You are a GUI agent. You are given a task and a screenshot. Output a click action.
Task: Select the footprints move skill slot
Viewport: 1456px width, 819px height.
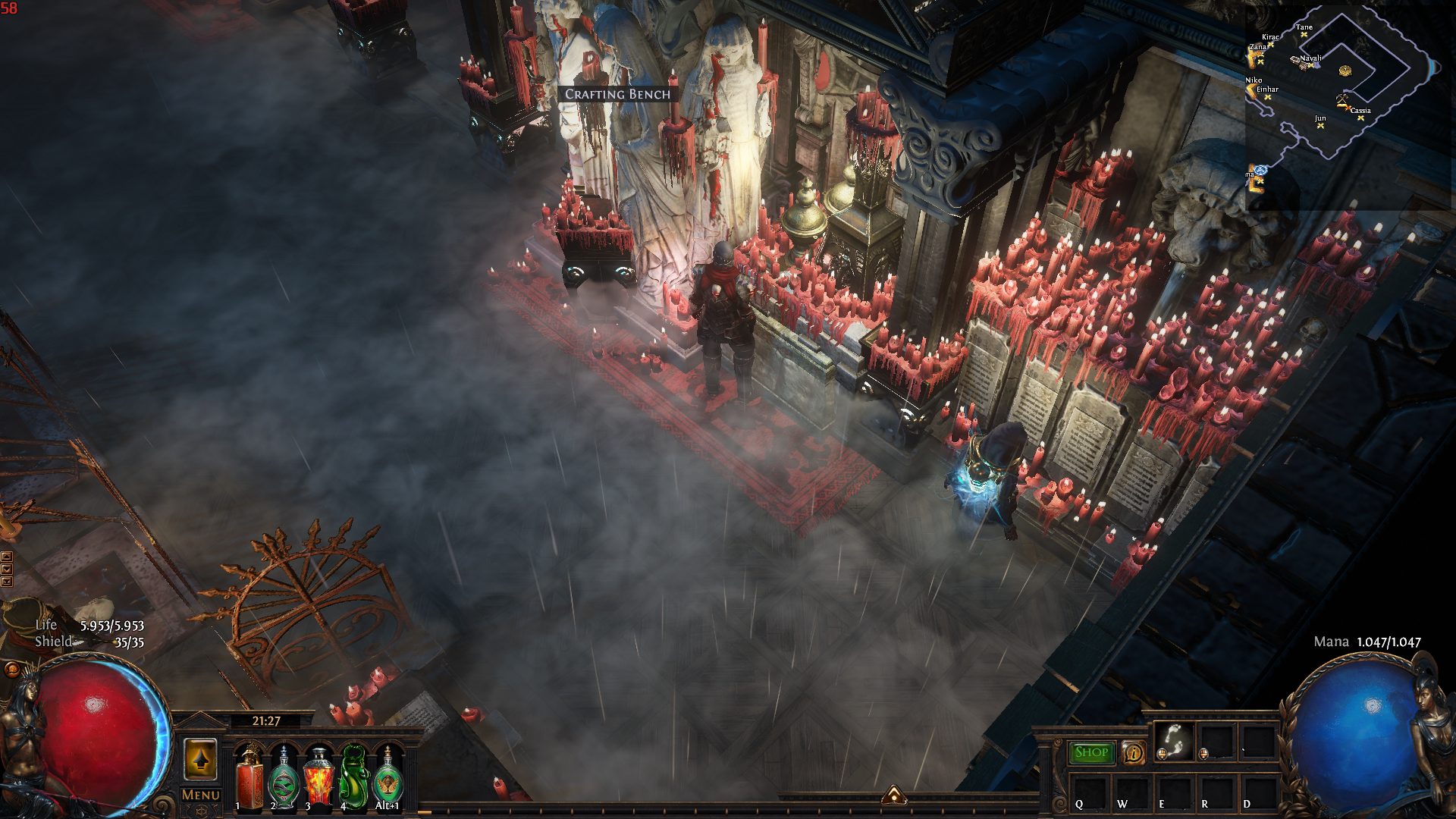1174,741
